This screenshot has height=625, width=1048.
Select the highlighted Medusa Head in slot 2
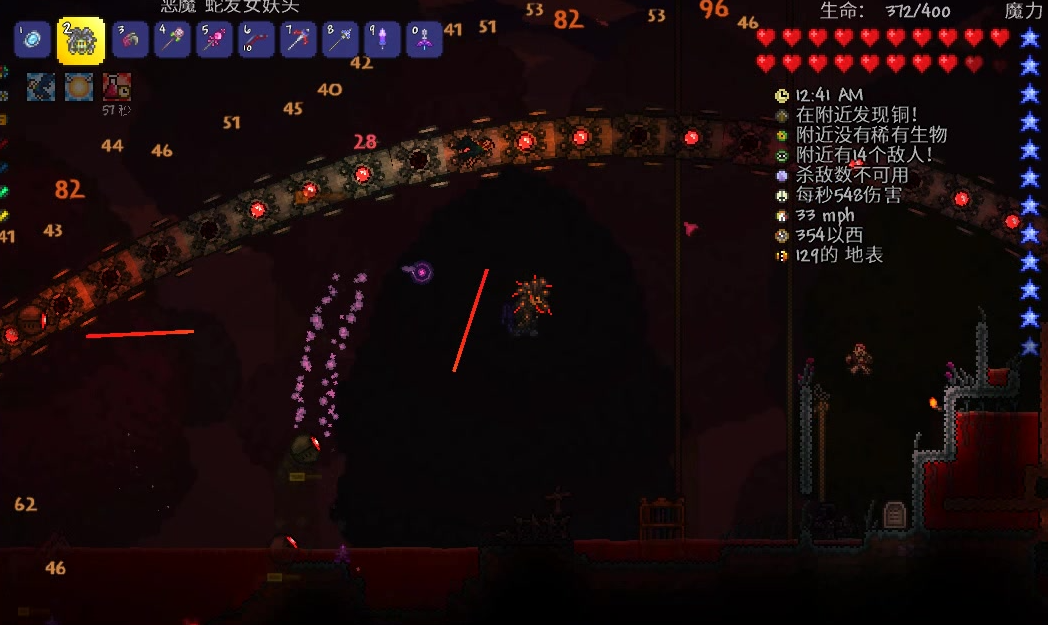click(x=80, y=41)
